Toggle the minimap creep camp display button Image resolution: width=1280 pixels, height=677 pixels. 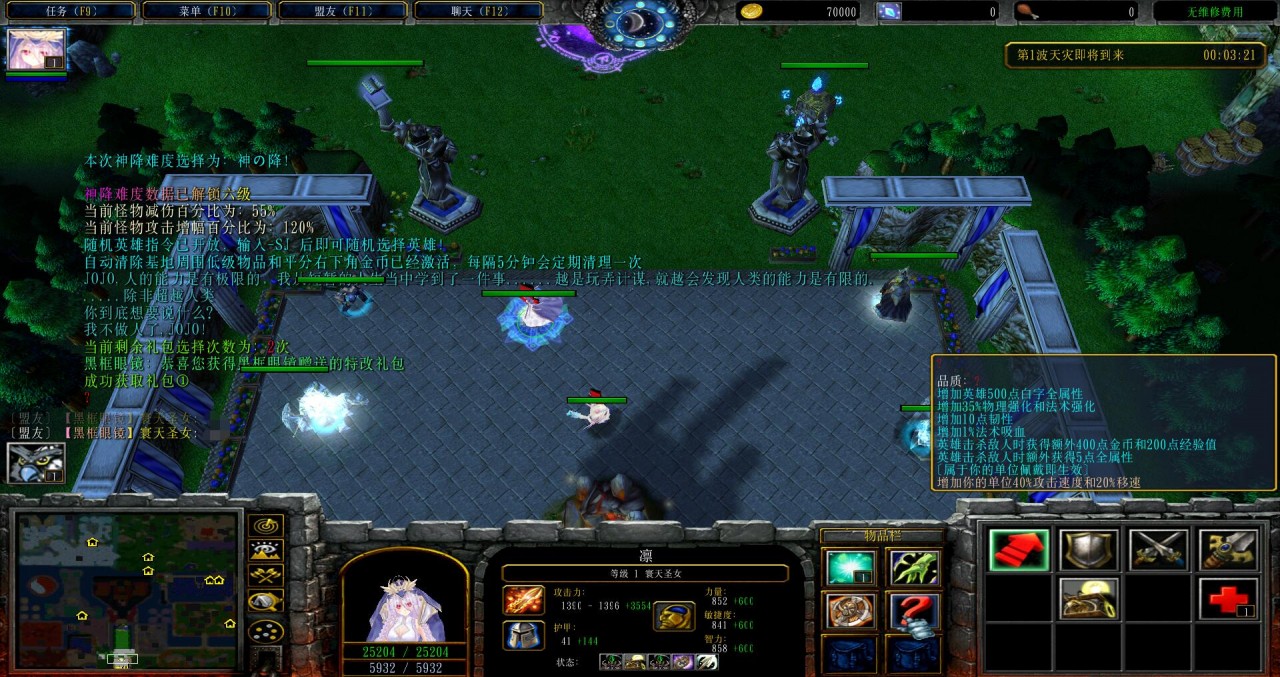coord(265,602)
